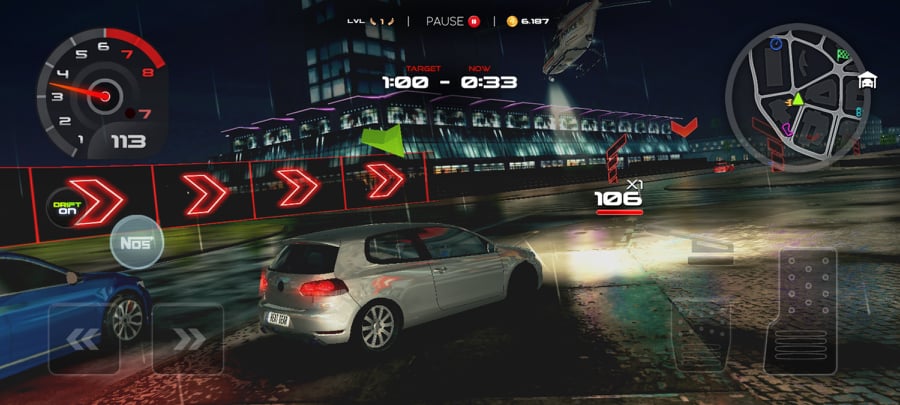Pause the race with the PAUSE button

[x=453, y=21]
